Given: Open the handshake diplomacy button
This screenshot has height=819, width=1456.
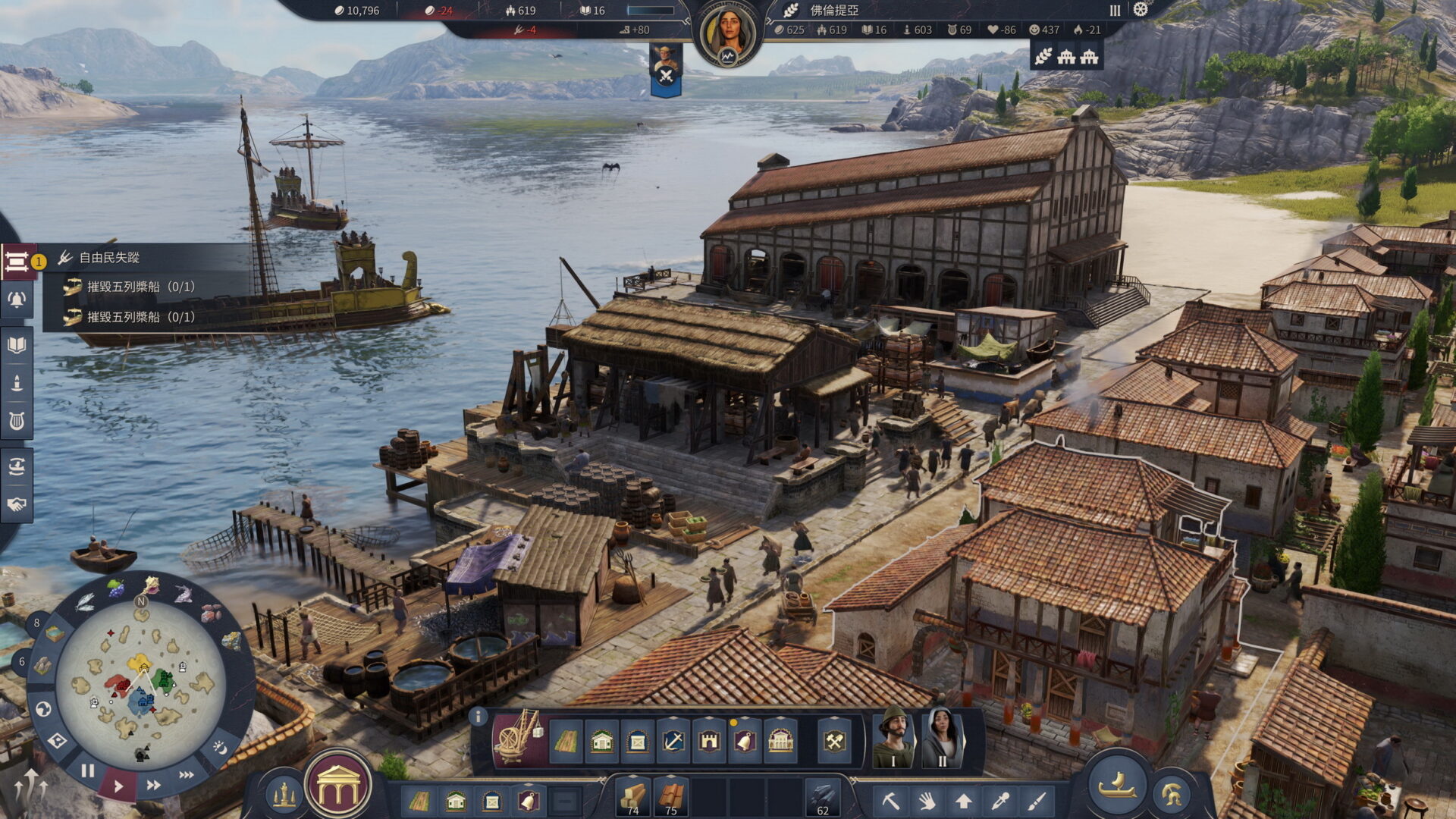Looking at the screenshot, I should pyautogui.click(x=17, y=504).
